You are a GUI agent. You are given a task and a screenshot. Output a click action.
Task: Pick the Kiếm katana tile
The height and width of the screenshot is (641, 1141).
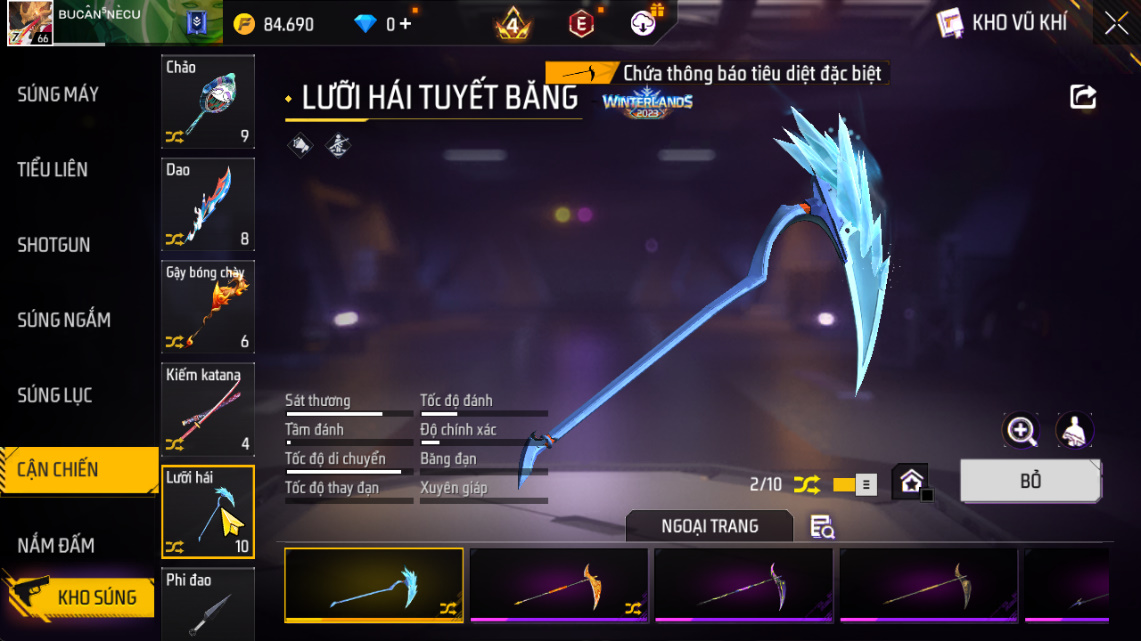[208, 409]
